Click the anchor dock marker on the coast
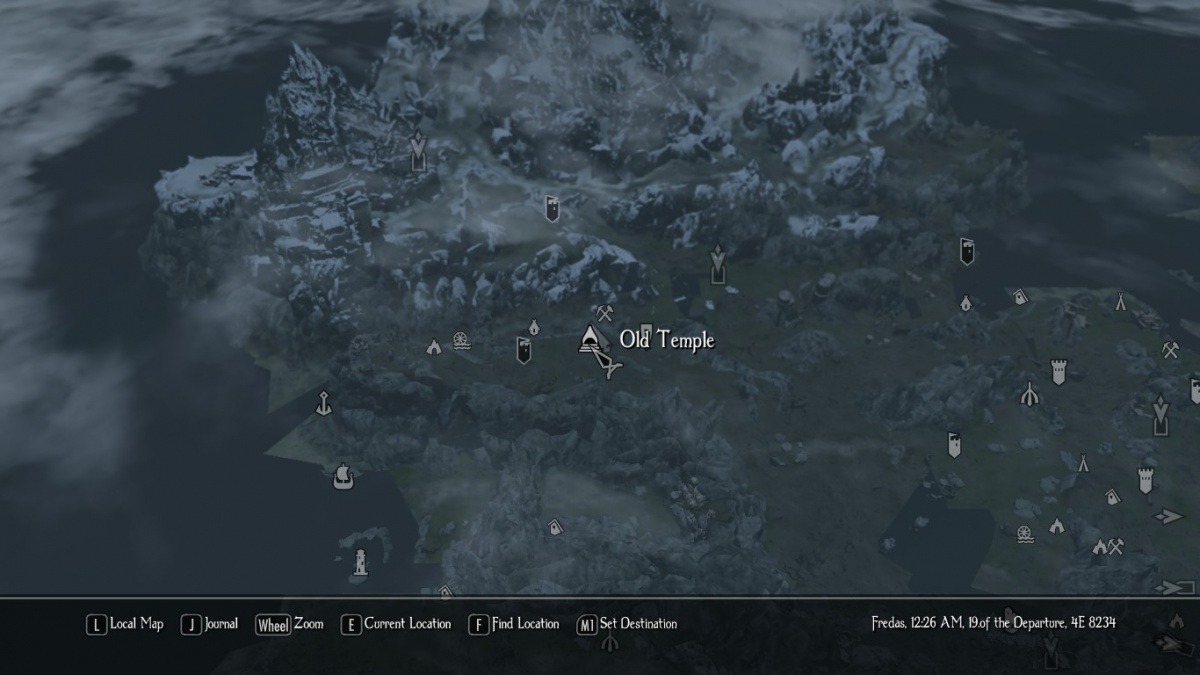Viewport: 1200px width, 675px height. [323, 403]
